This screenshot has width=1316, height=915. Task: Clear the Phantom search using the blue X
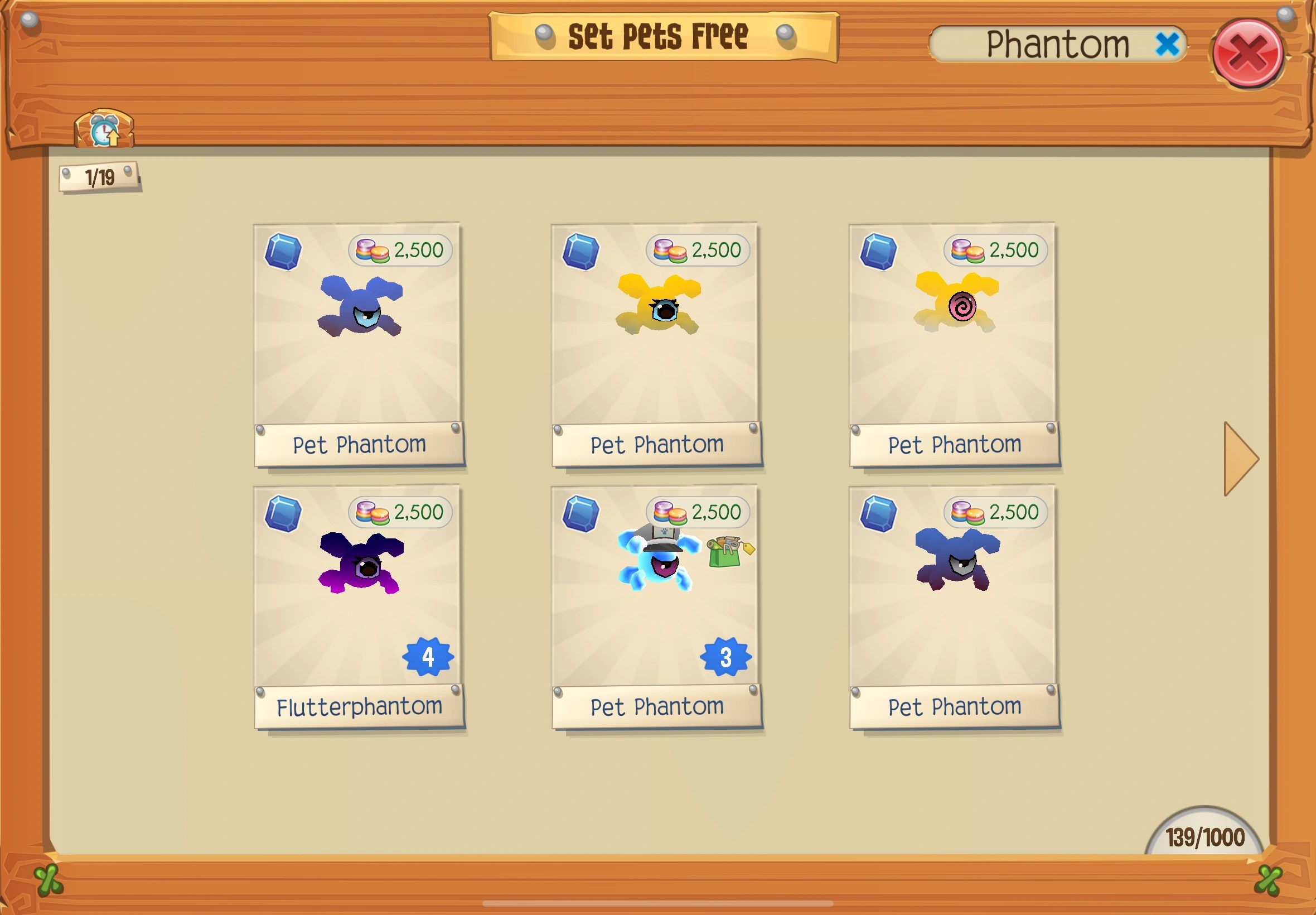(x=1167, y=44)
